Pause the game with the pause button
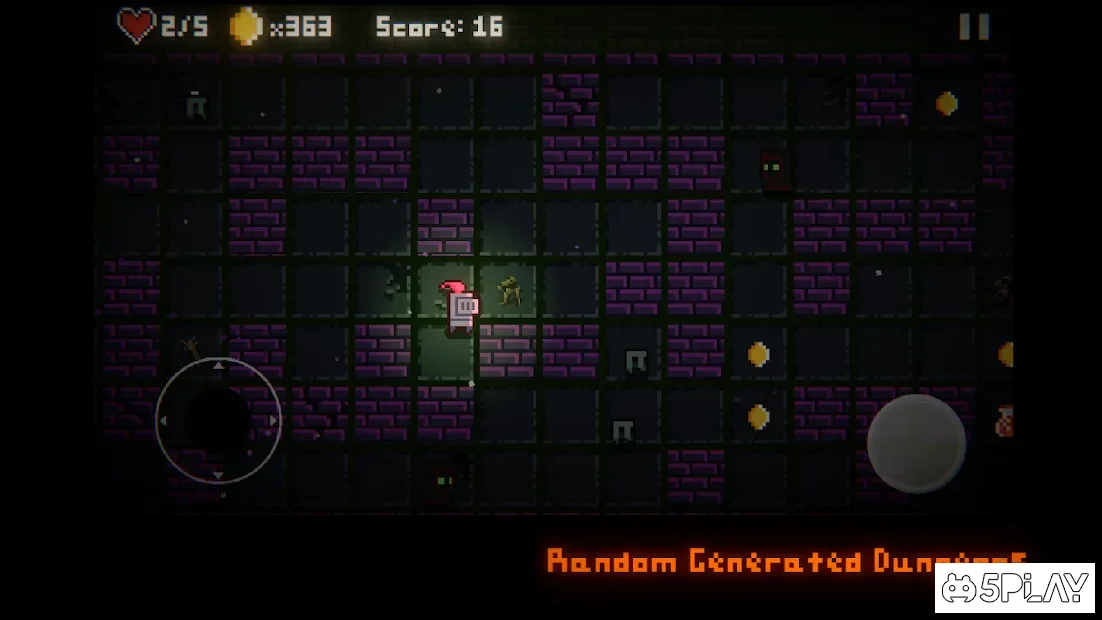This screenshot has height=620, width=1102. (973, 27)
